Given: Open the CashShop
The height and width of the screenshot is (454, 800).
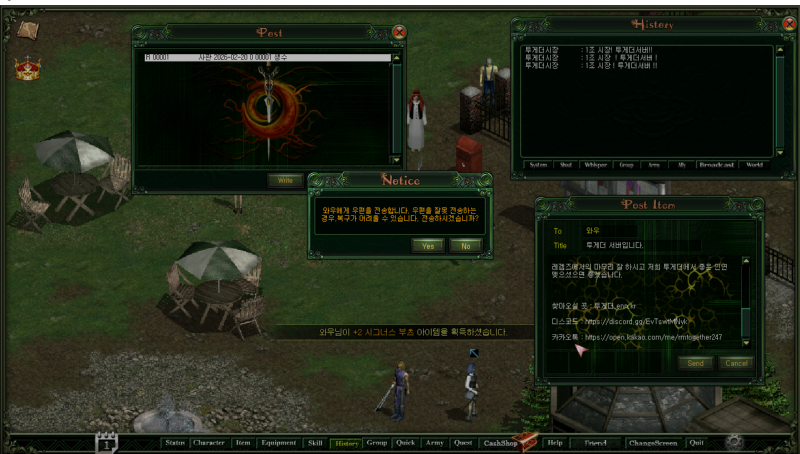Looking at the screenshot, I should pyautogui.click(x=498, y=442).
